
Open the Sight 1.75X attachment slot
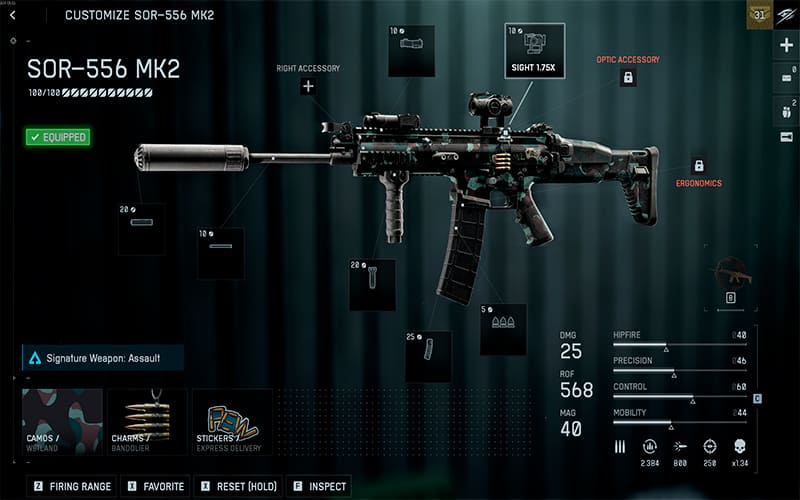click(535, 49)
